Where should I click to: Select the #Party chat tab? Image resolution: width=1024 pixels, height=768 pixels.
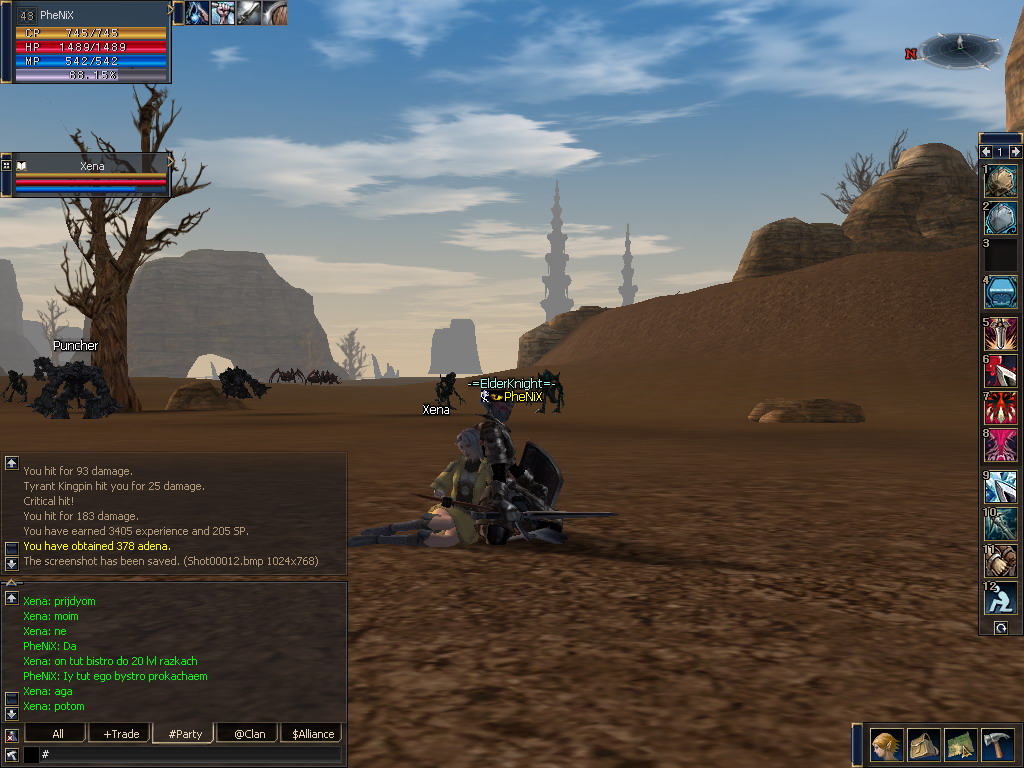pos(185,733)
